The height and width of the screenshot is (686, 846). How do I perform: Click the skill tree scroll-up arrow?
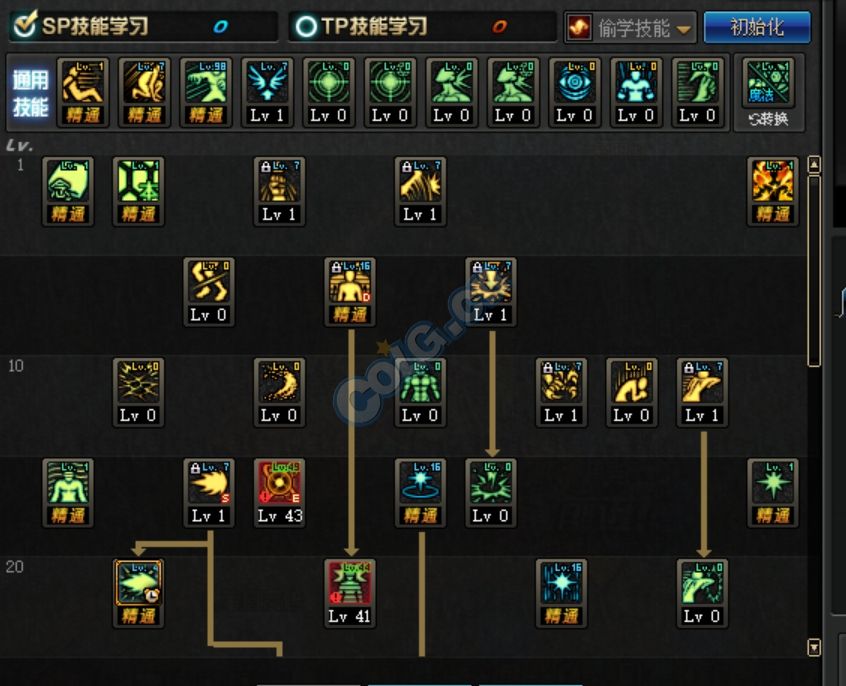click(x=814, y=165)
